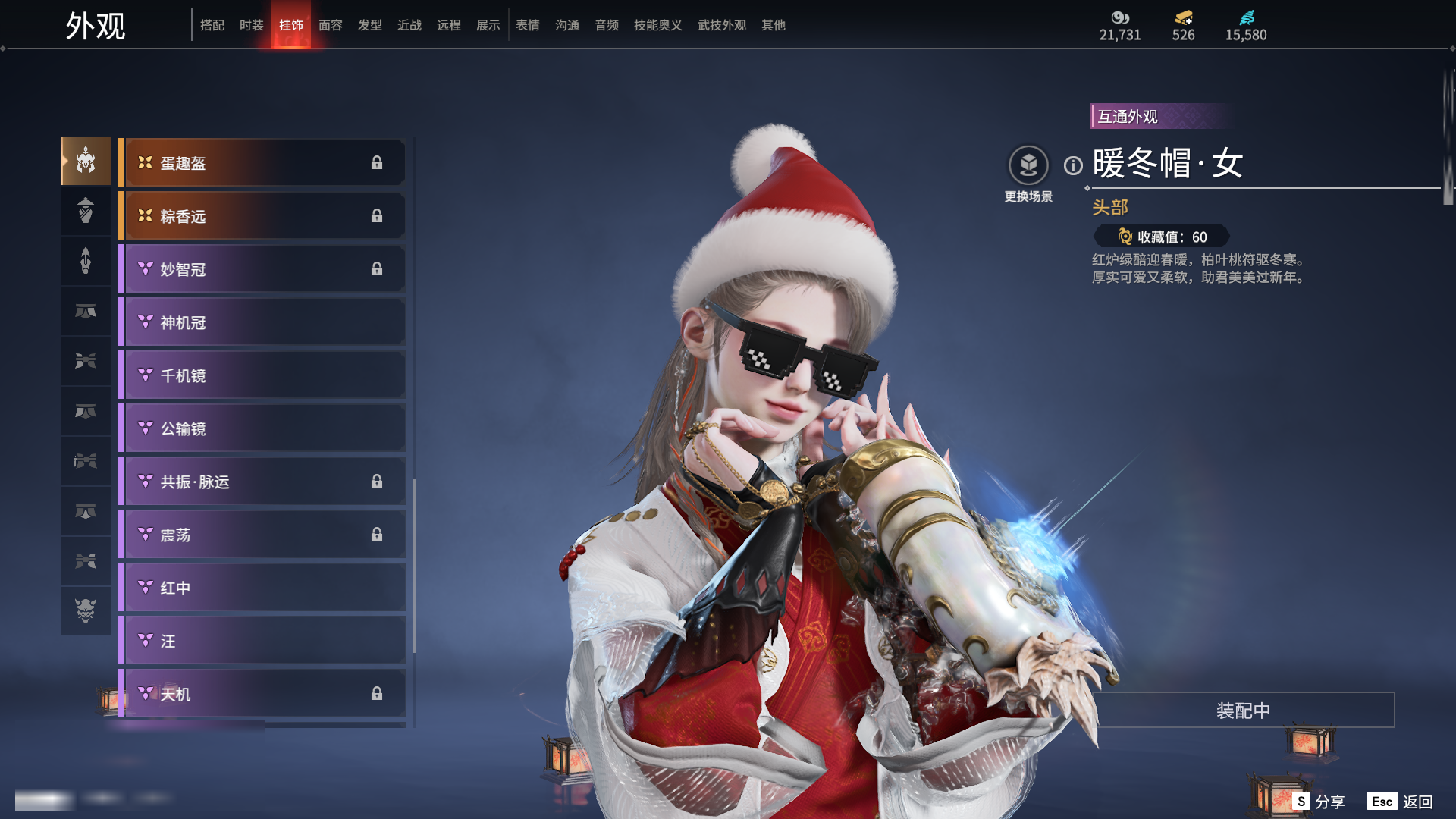
Task: Select the 红中 accessory
Action: pyautogui.click(x=262, y=588)
